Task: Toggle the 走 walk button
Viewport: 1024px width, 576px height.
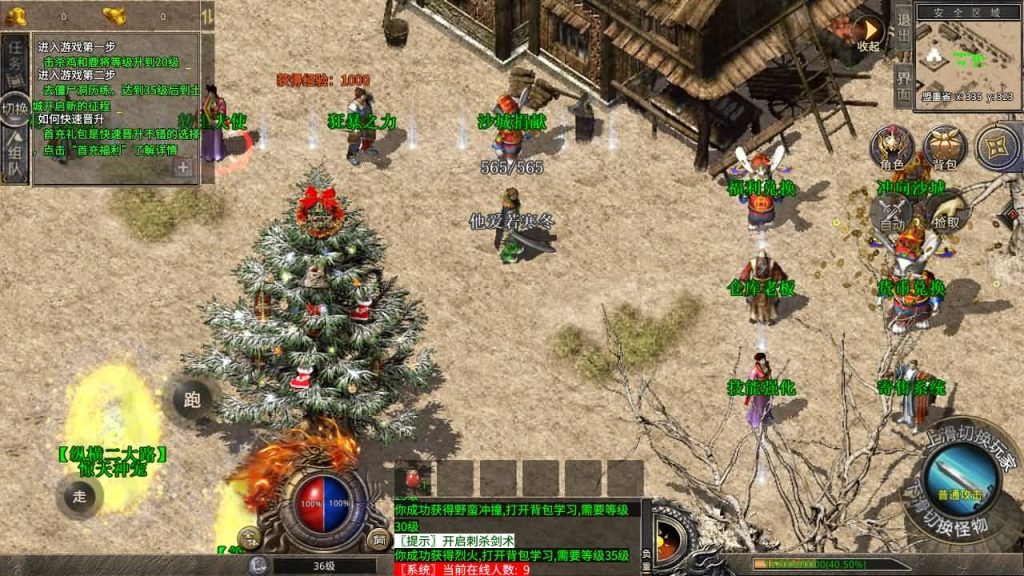Action: [x=80, y=495]
